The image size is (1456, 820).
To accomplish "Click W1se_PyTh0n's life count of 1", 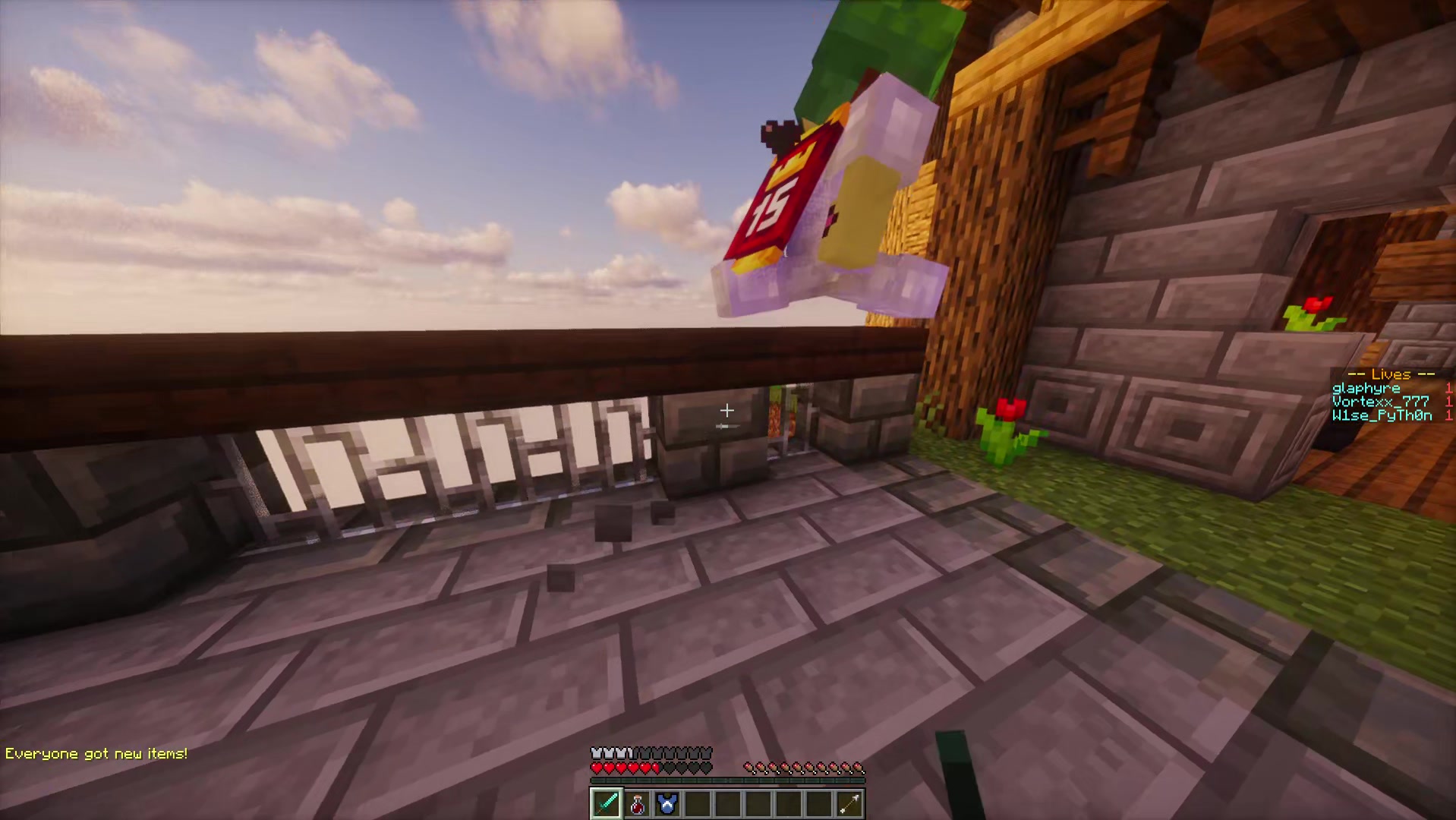I will 1448,415.
